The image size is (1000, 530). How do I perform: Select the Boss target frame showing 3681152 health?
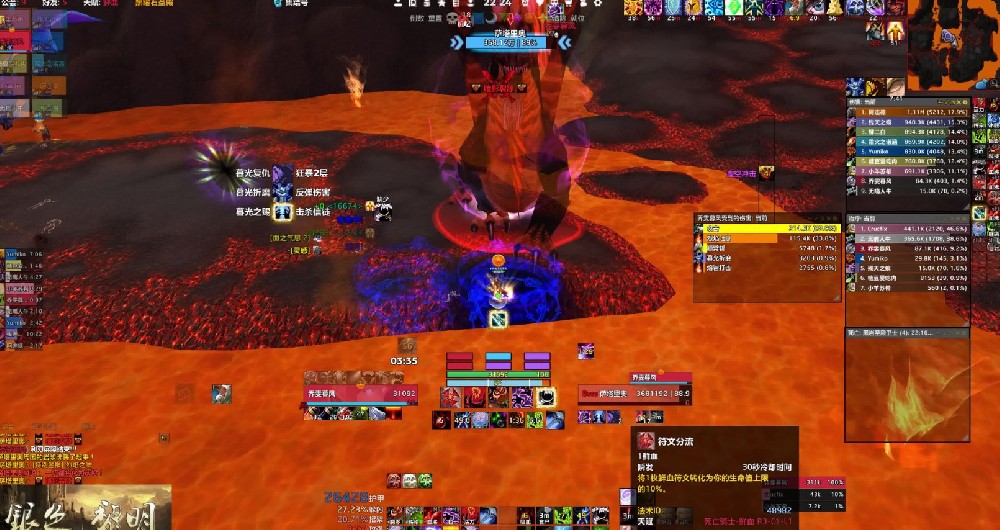point(634,392)
